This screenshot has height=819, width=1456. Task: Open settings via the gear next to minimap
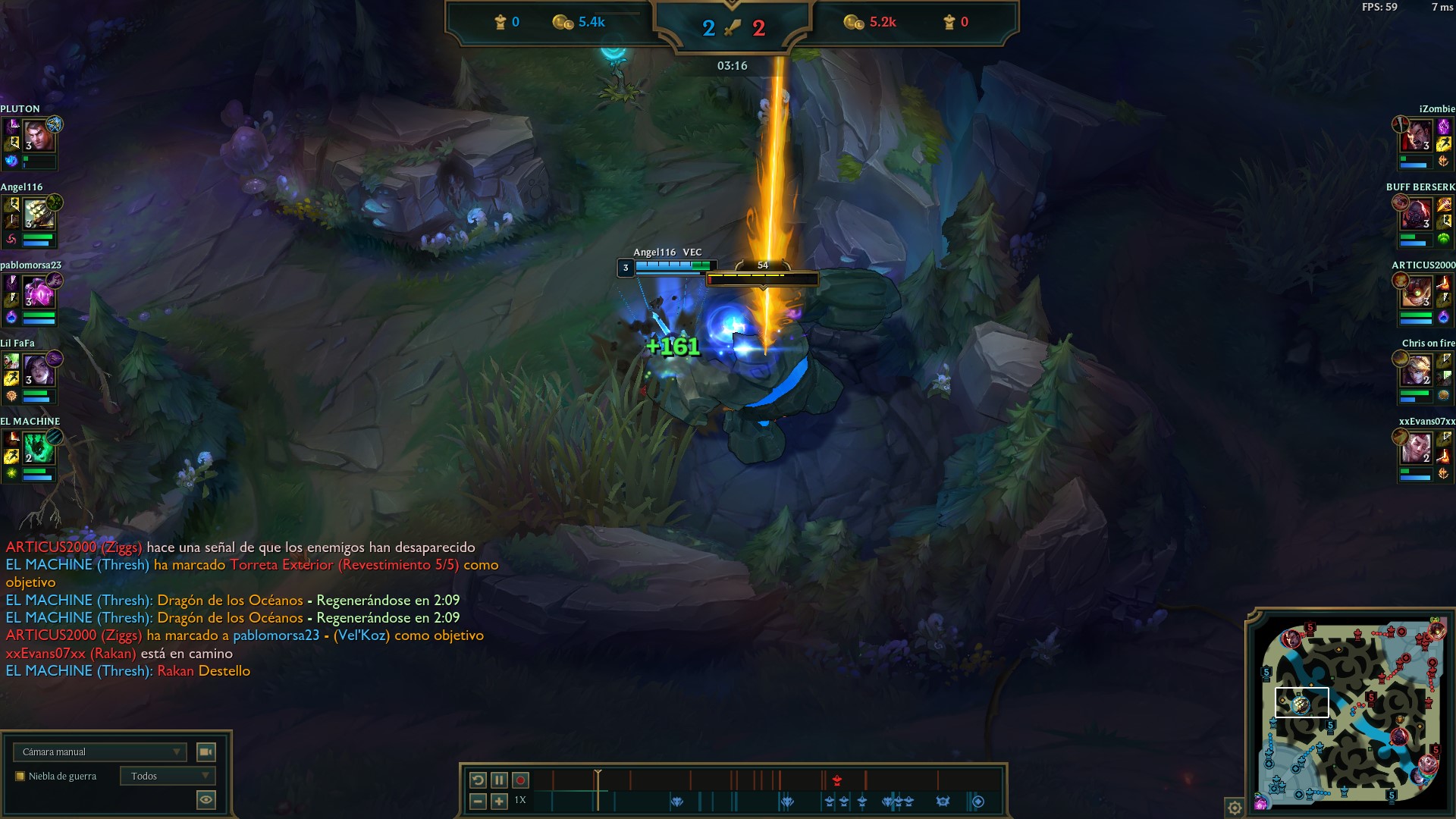(x=1234, y=807)
